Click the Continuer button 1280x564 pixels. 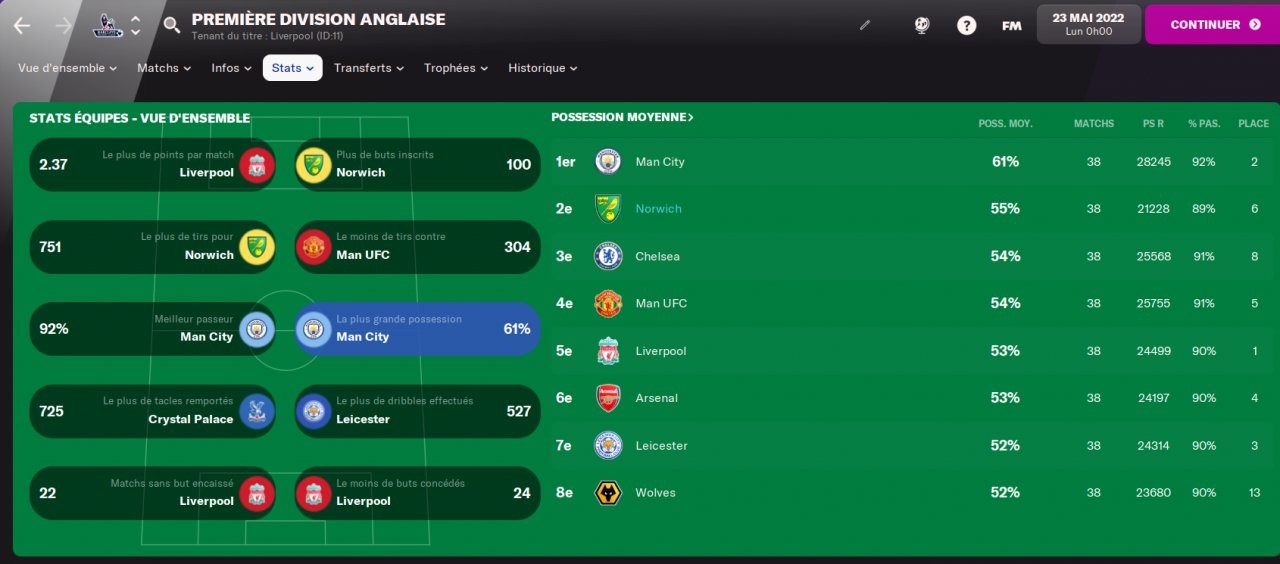click(x=1212, y=25)
